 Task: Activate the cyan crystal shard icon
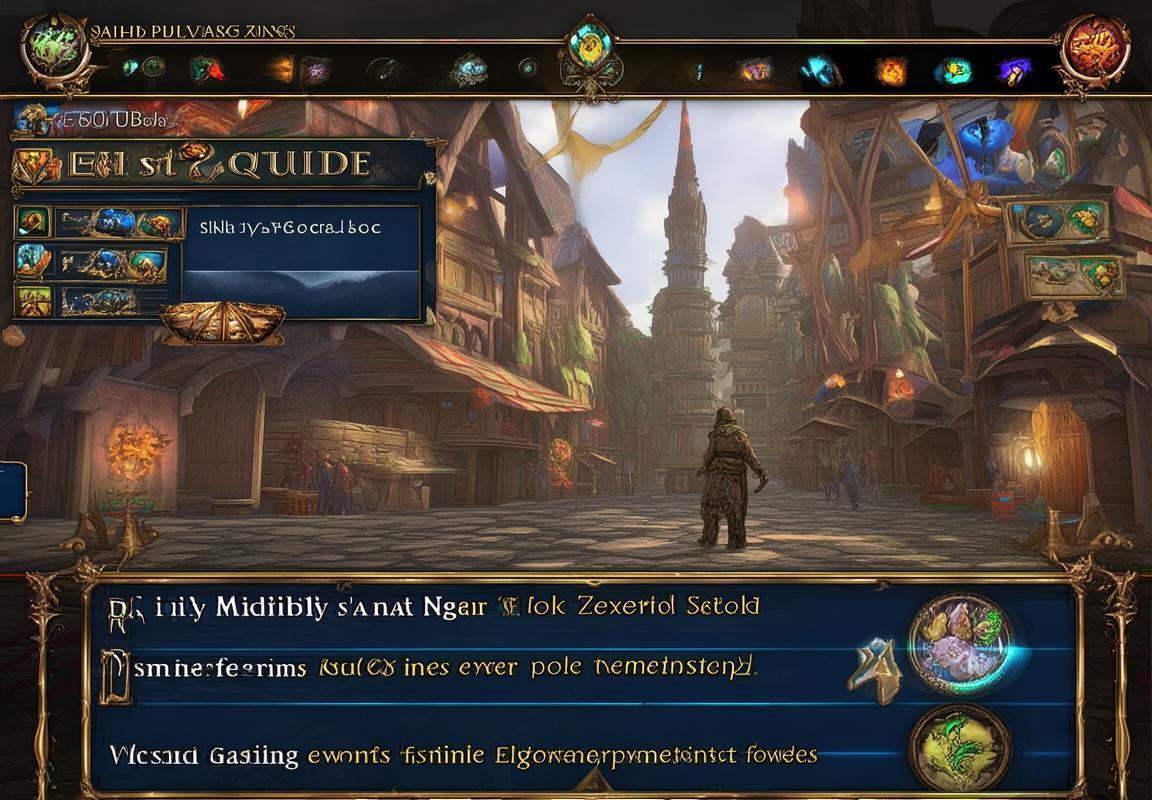[x=822, y=69]
